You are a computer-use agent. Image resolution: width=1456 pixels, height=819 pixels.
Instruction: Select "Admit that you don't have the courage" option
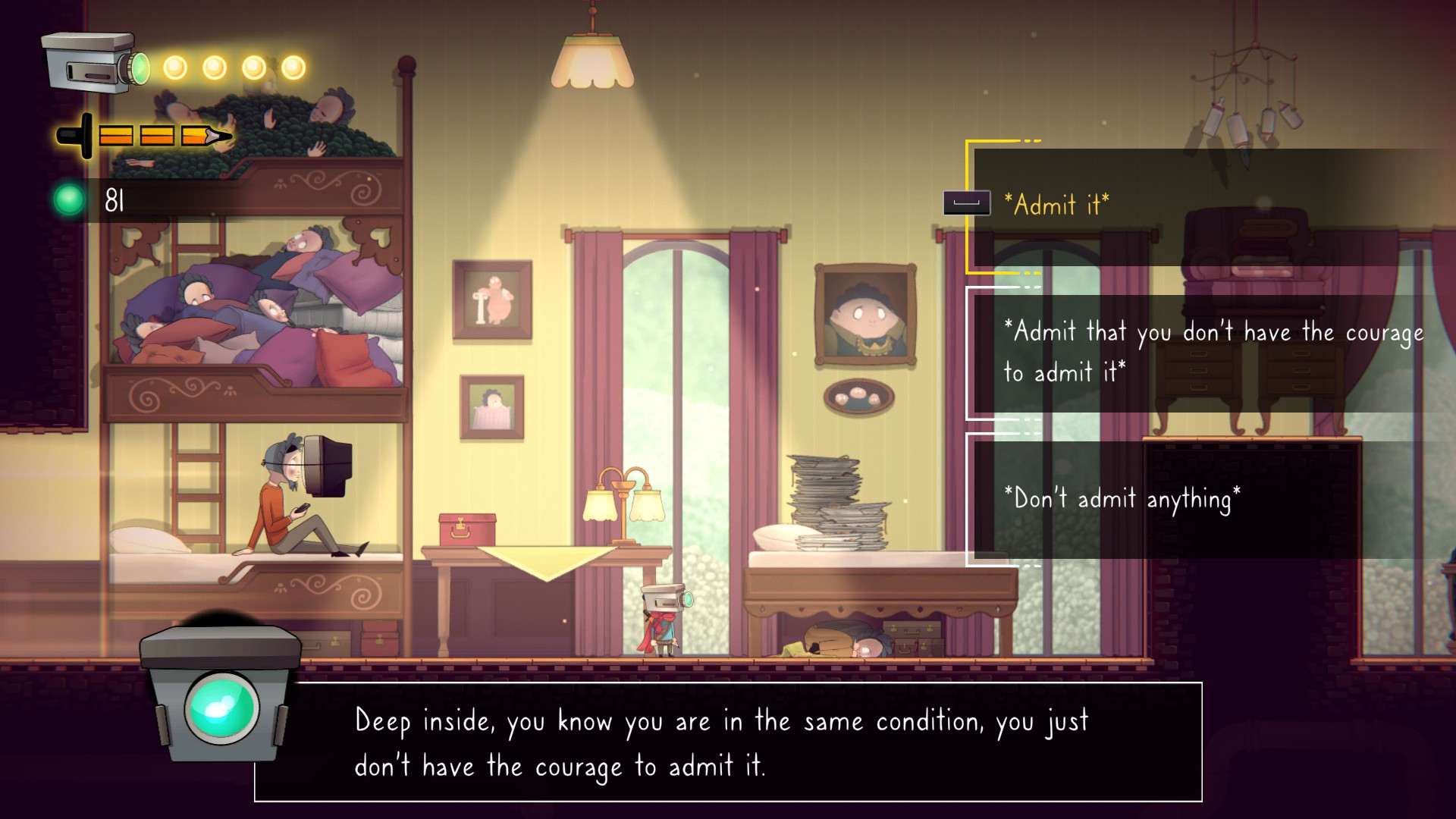[1213, 352]
